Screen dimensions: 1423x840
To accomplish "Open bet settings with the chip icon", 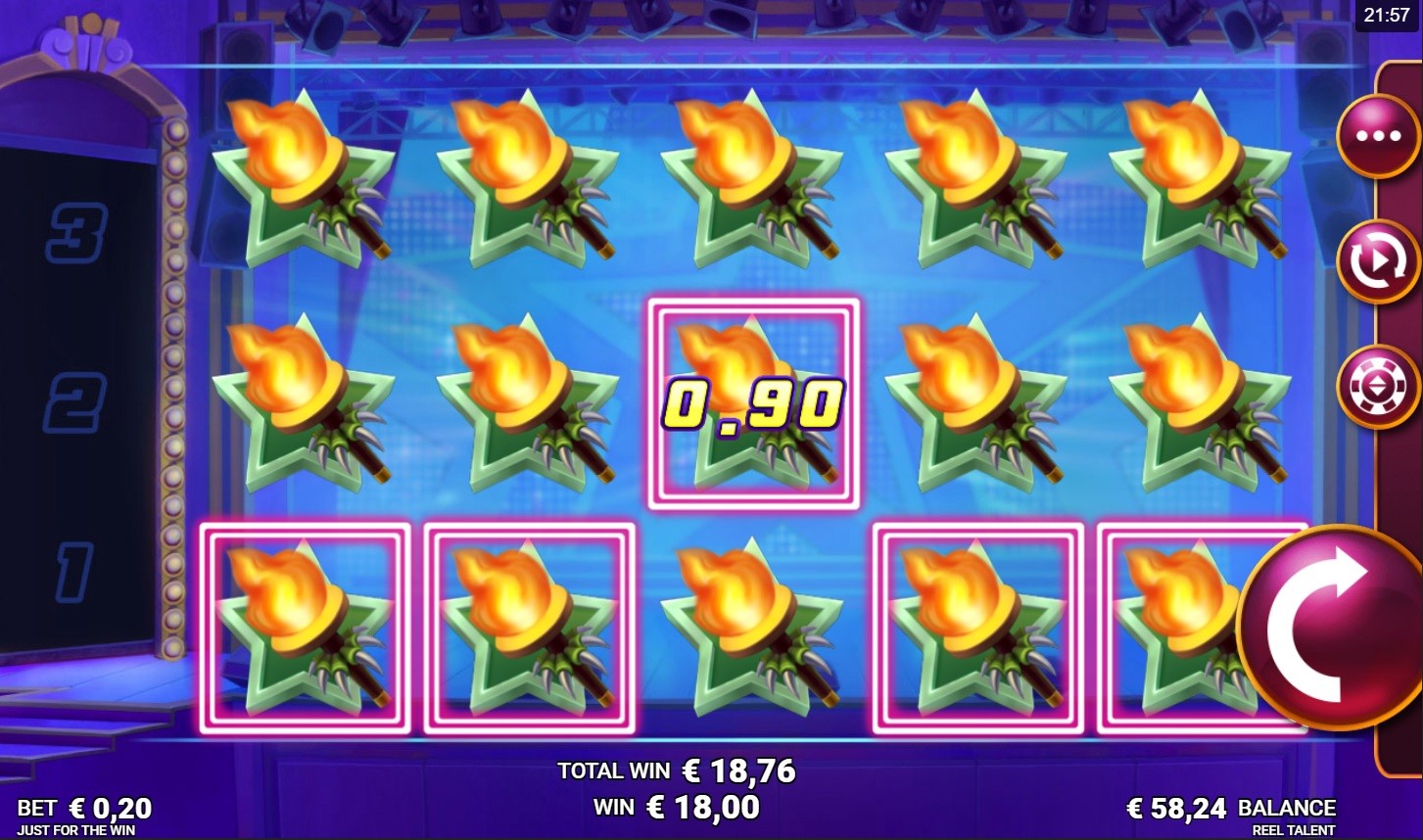I will click(1378, 387).
